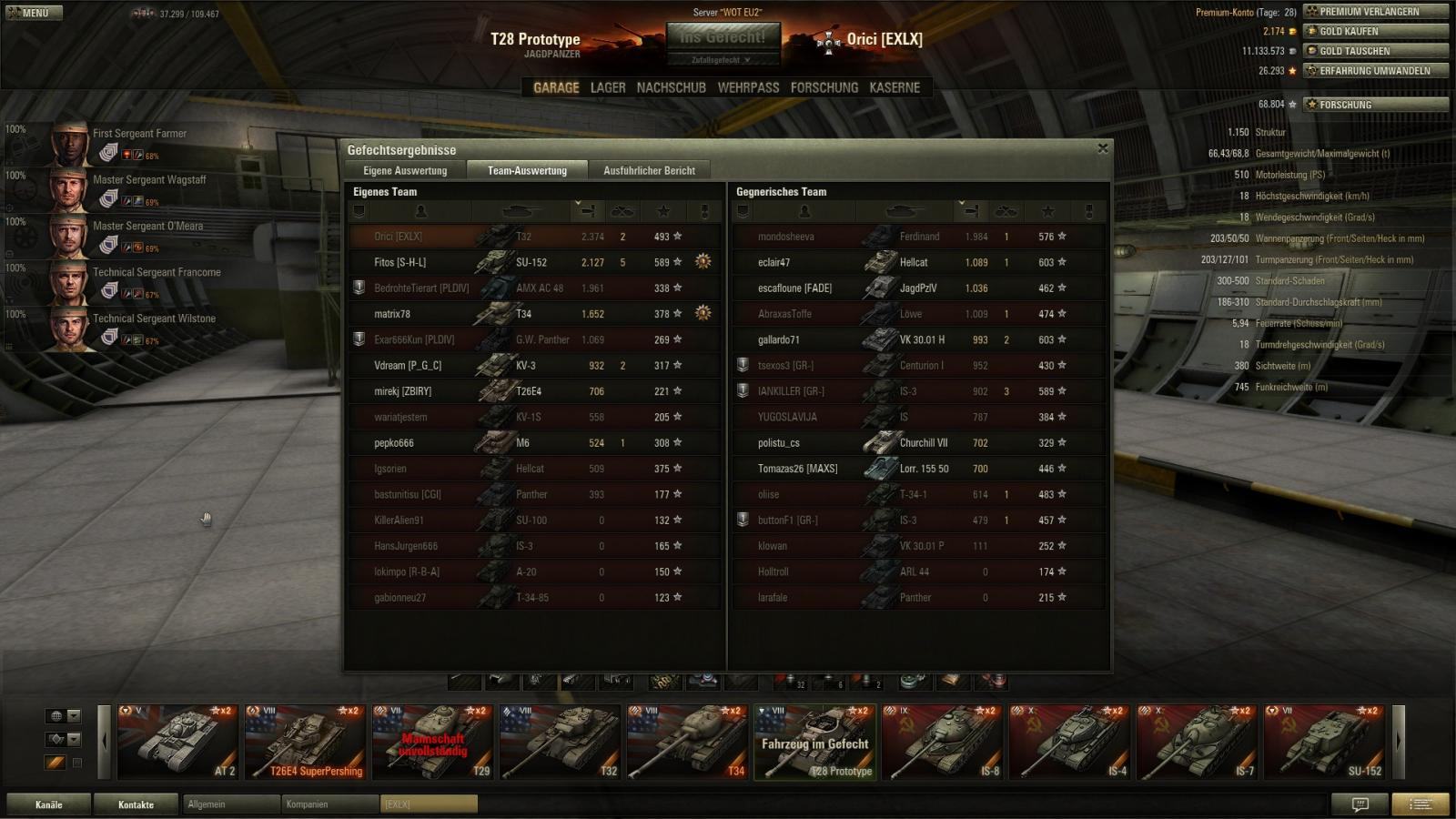Click the Premium Verlängern button

tap(1375, 12)
